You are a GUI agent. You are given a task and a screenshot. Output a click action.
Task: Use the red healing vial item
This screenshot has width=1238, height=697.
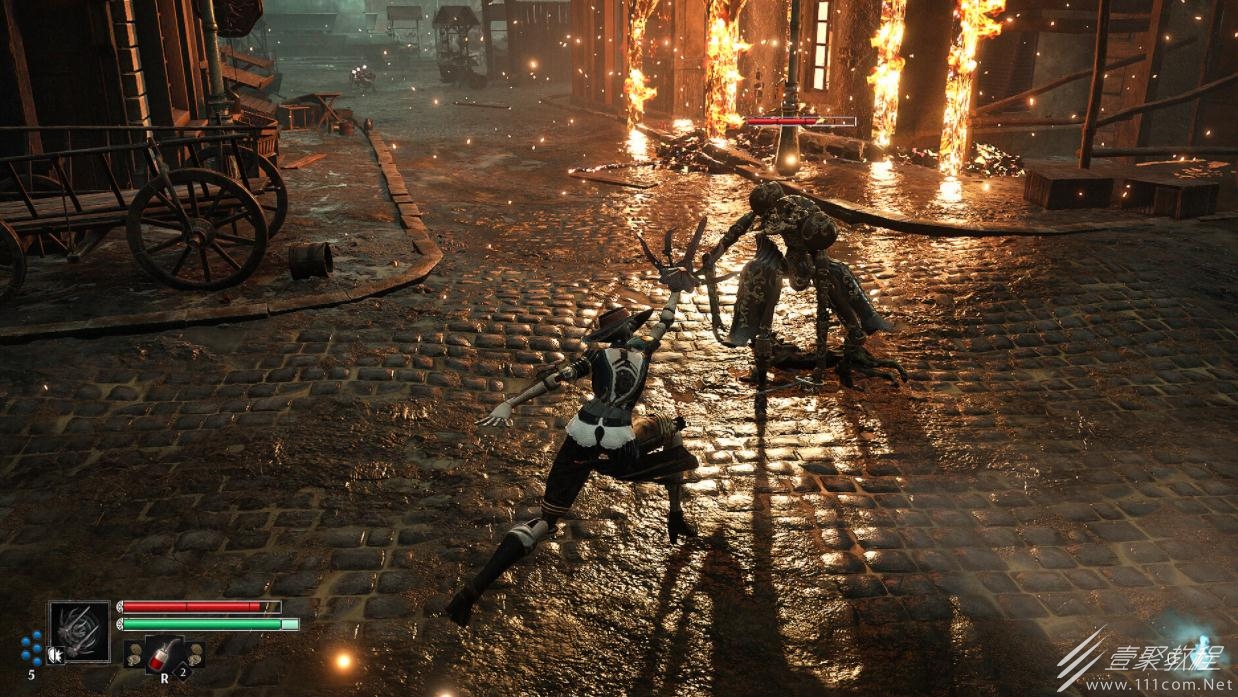[x=163, y=653]
